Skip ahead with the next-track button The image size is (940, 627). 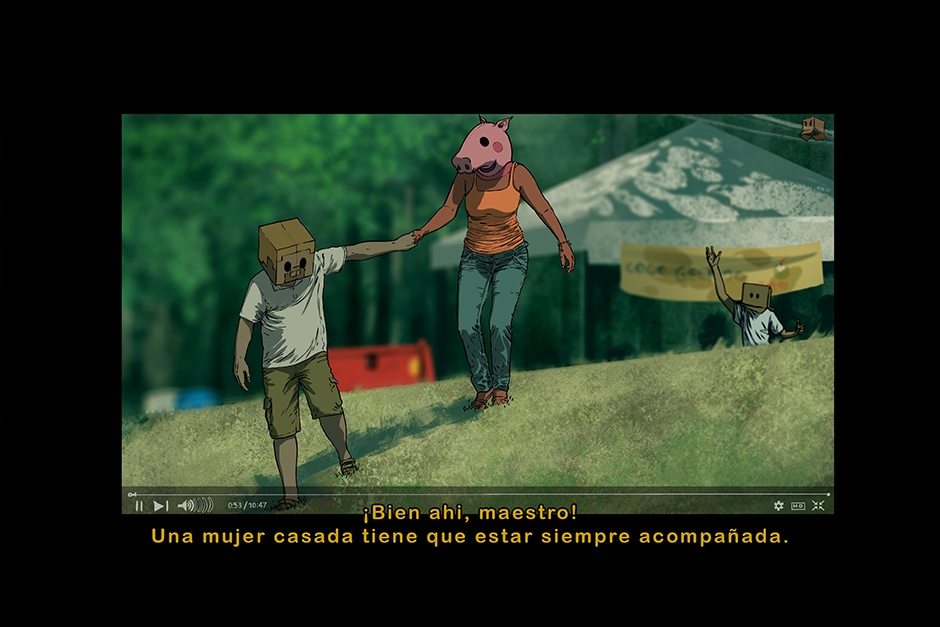pos(161,506)
